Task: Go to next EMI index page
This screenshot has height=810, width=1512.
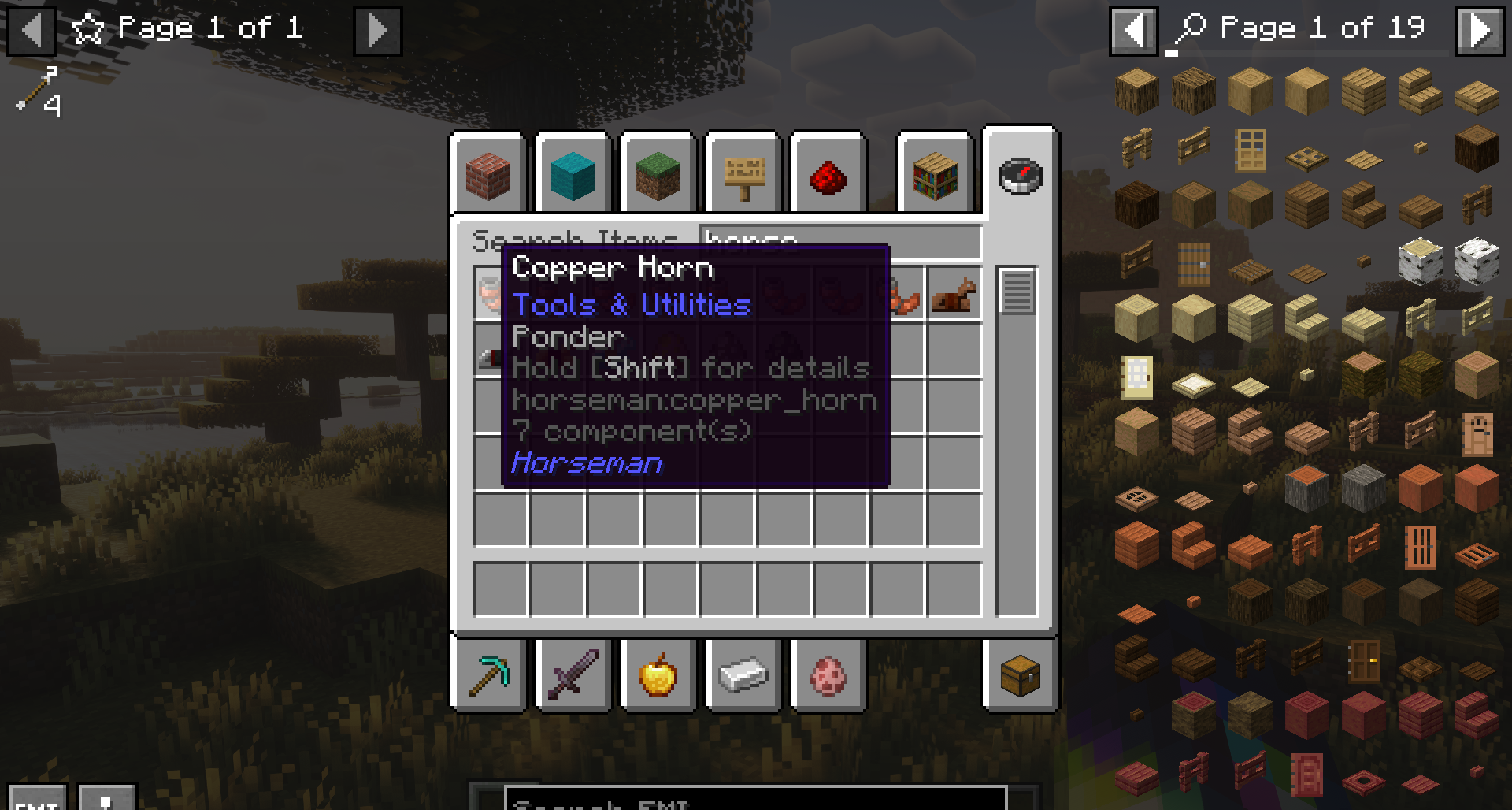Action: click(x=1480, y=31)
